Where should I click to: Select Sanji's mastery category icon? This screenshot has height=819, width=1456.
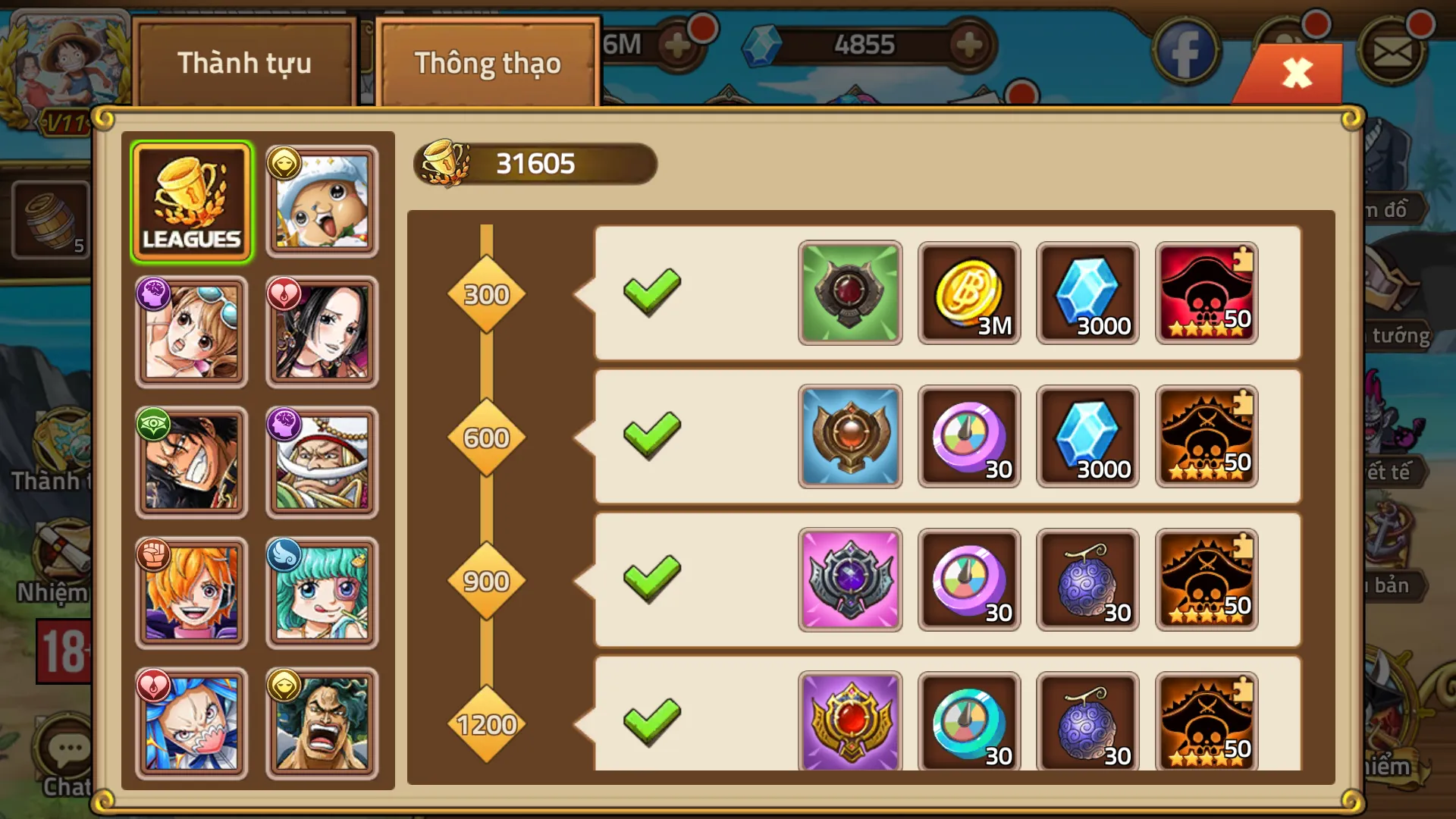coord(191,594)
